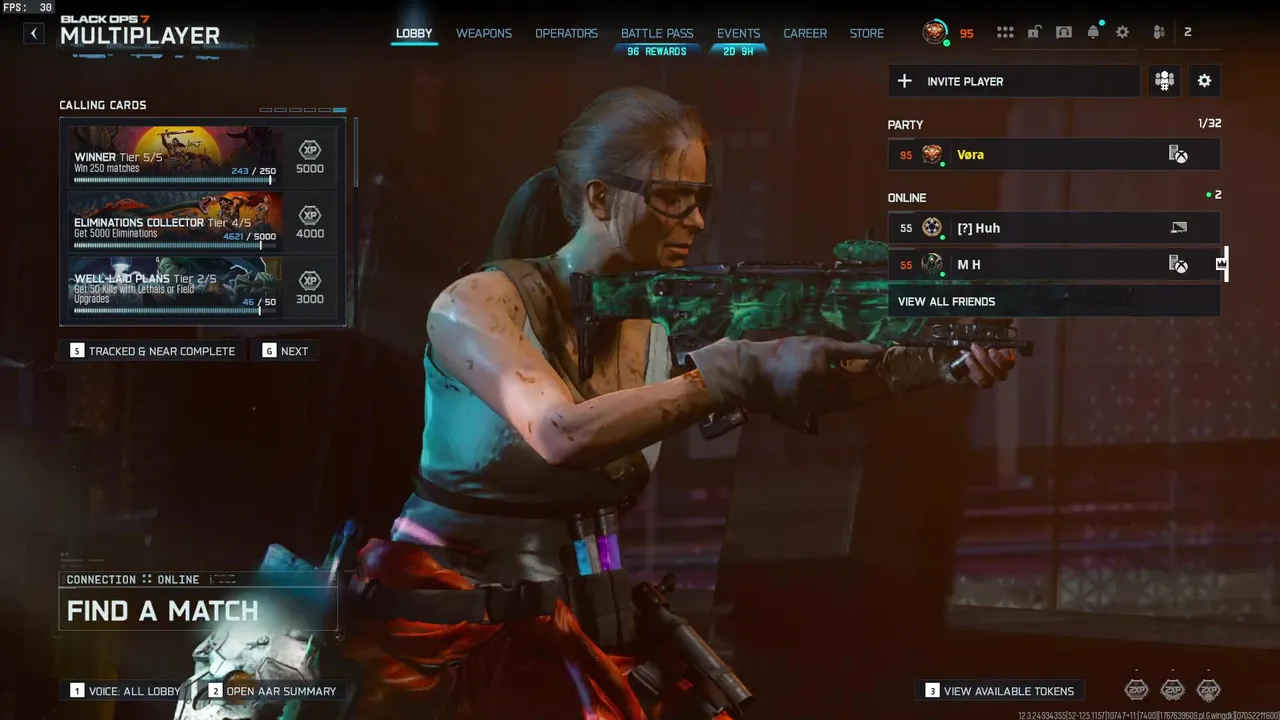Visit the Store tab
Viewport: 1280px width, 720px height.
(x=867, y=33)
